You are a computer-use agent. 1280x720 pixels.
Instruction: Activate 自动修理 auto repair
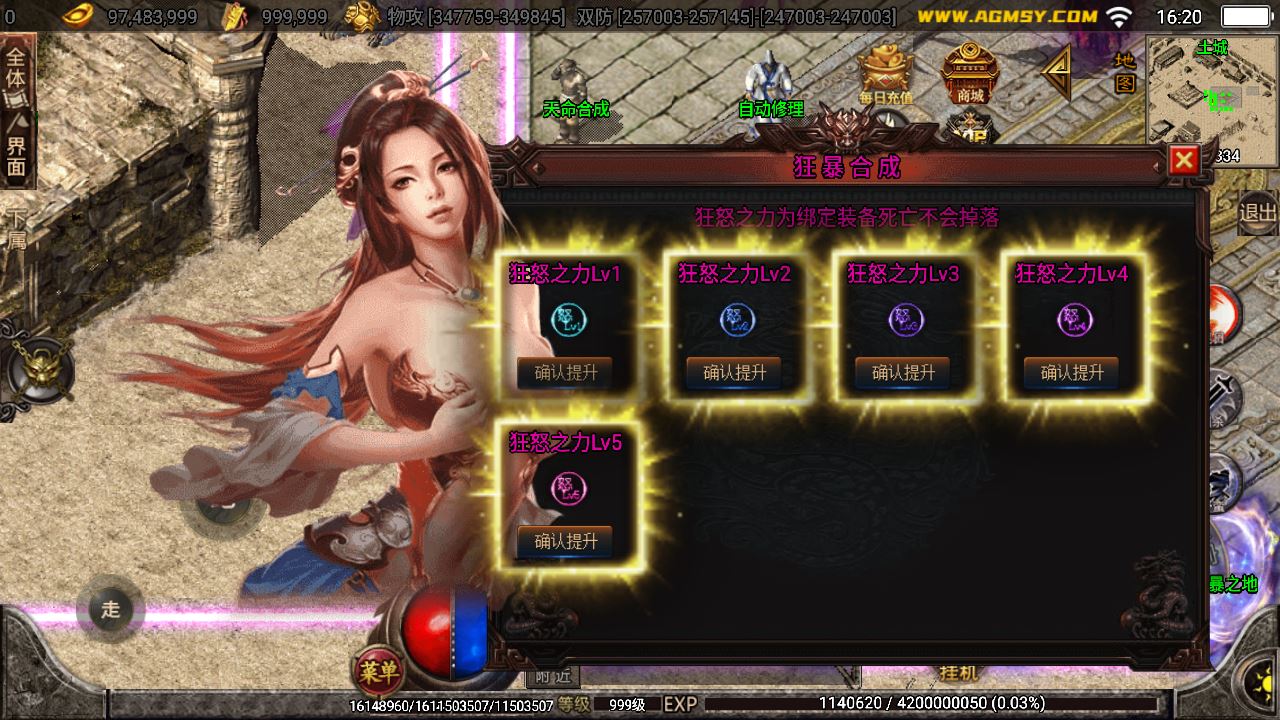coord(770,85)
